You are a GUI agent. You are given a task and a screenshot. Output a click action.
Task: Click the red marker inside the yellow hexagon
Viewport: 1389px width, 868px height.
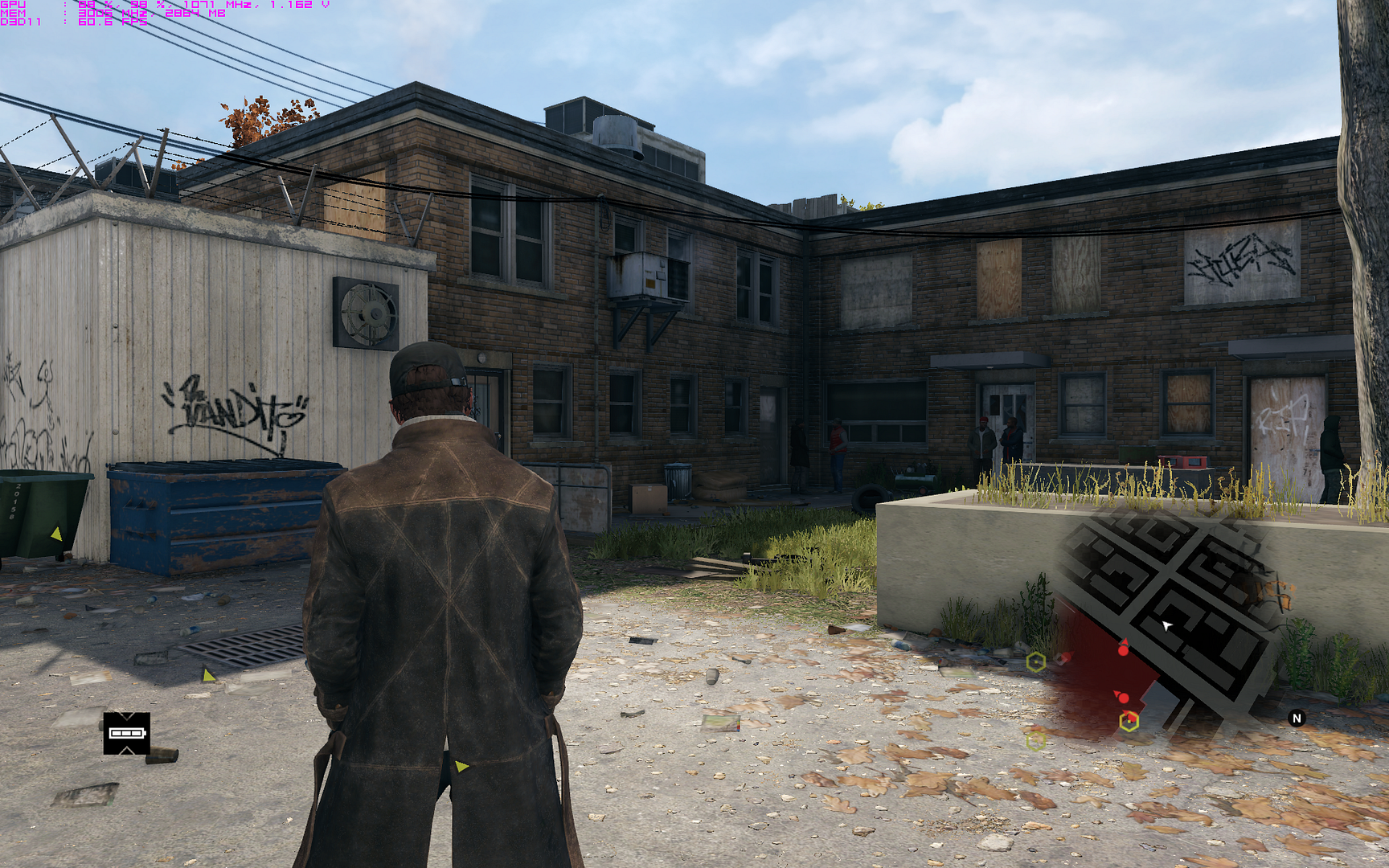[x=1131, y=717]
